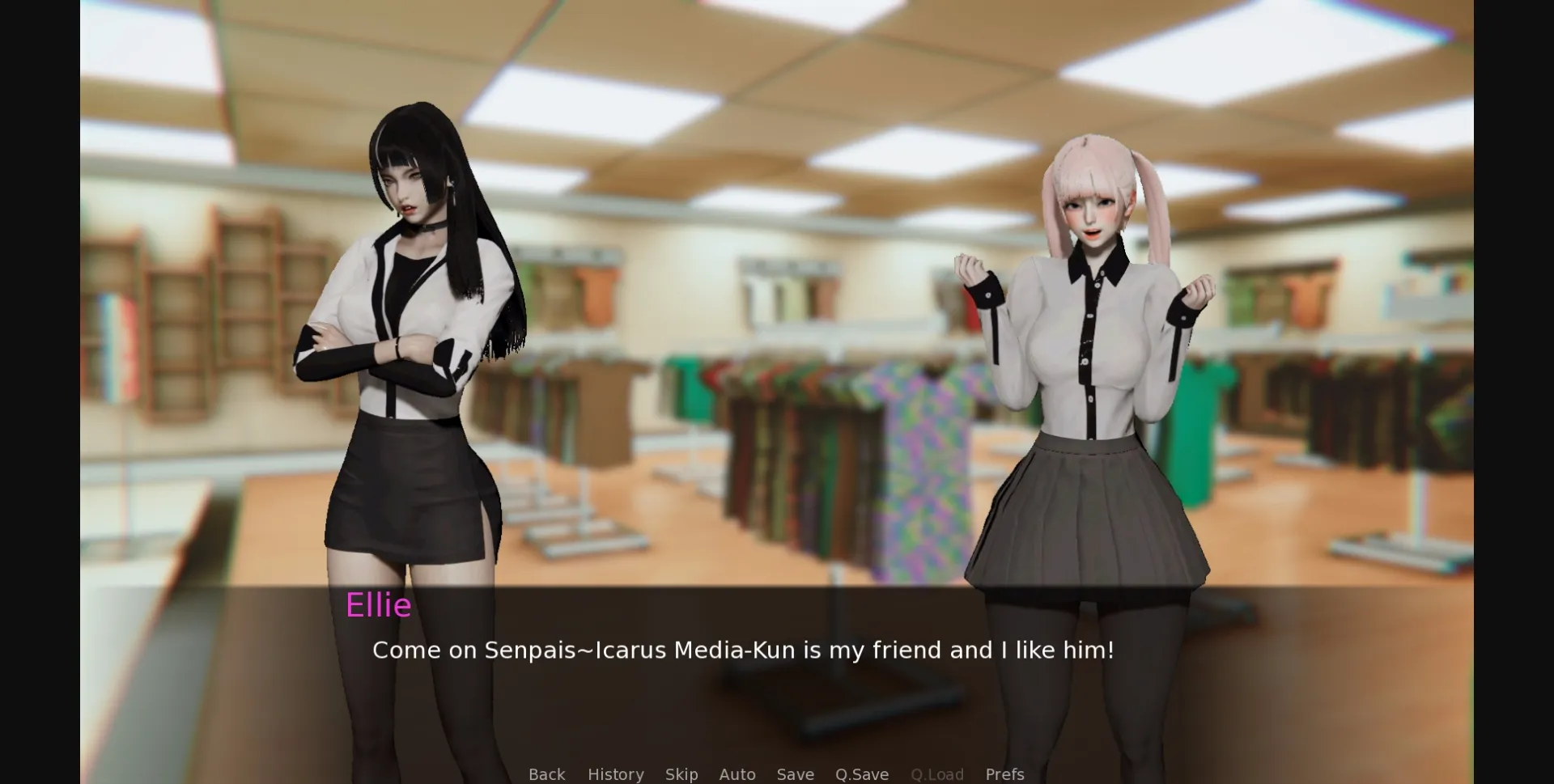This screenshot has width=1554, height=784.
Task: Select Skip from the quick menu
Action: pos(681,774)
